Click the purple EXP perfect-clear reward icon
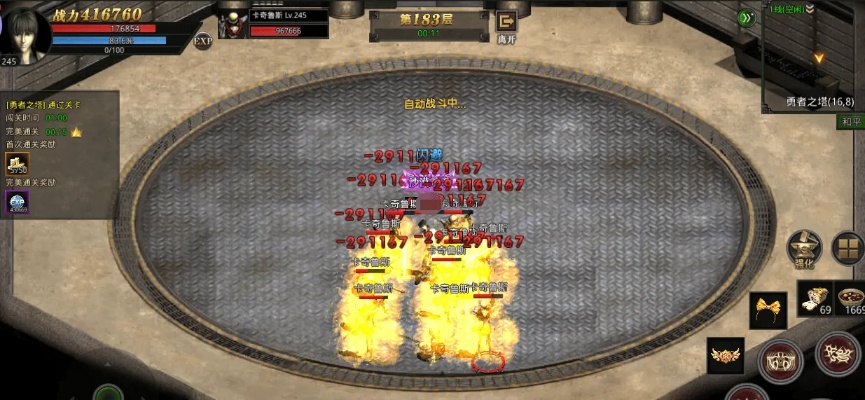Viewport: 865px width, 400px height. [18, 202]
